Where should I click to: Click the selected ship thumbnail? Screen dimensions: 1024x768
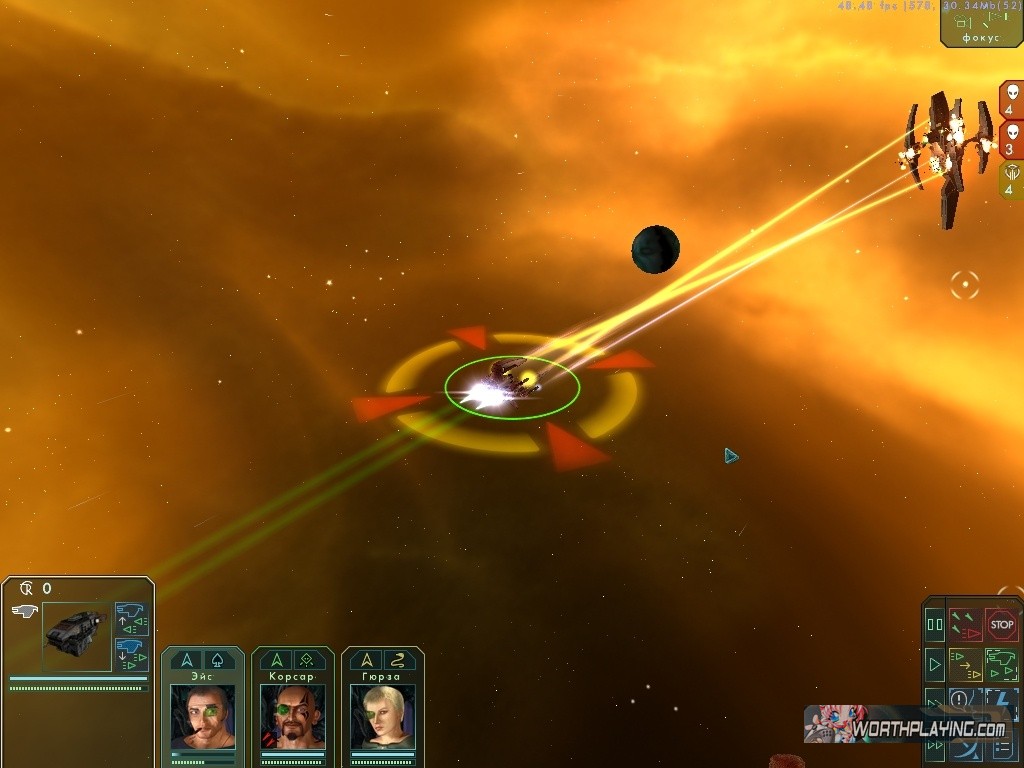point(76,635)
